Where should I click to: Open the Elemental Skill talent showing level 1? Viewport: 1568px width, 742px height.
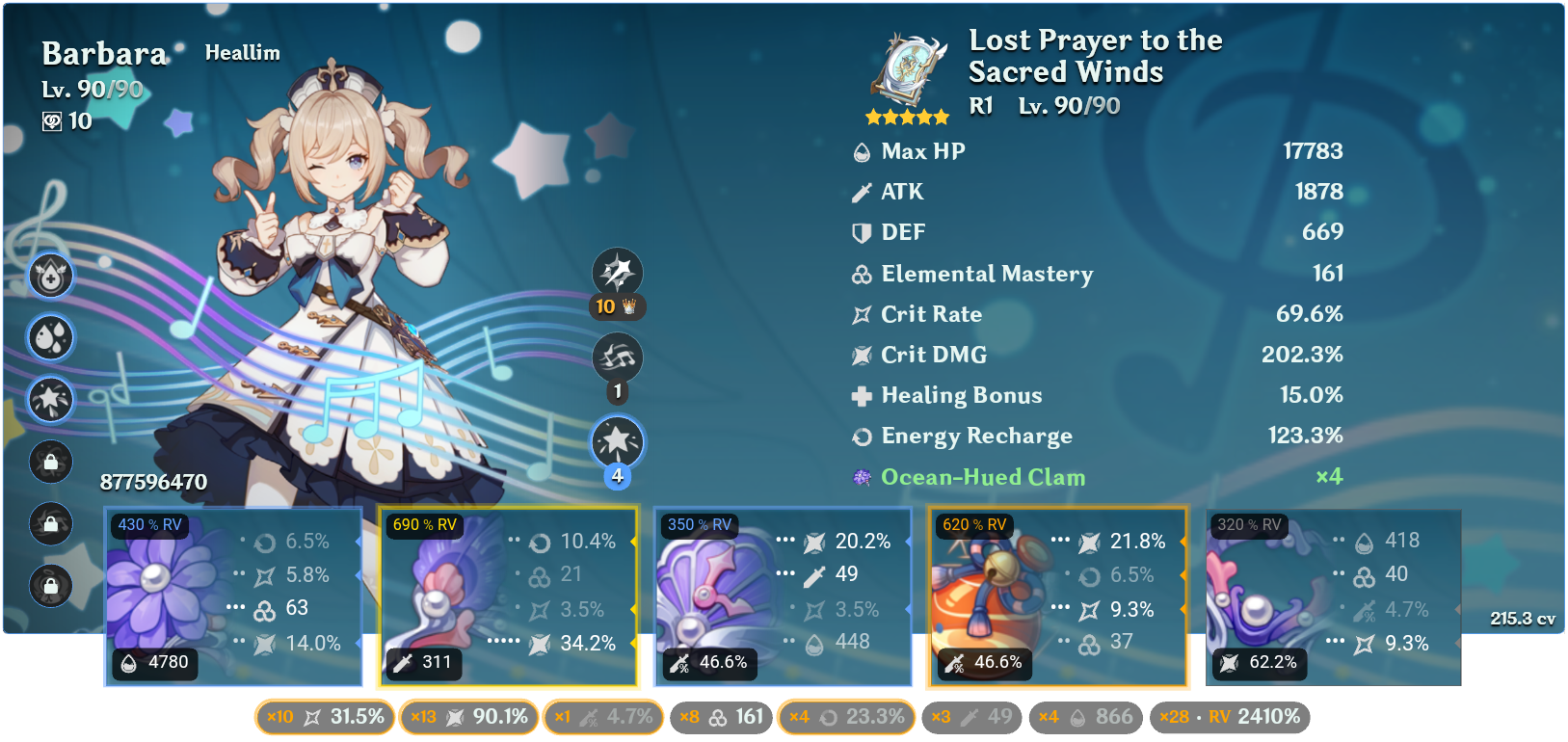tap(617, 359)
